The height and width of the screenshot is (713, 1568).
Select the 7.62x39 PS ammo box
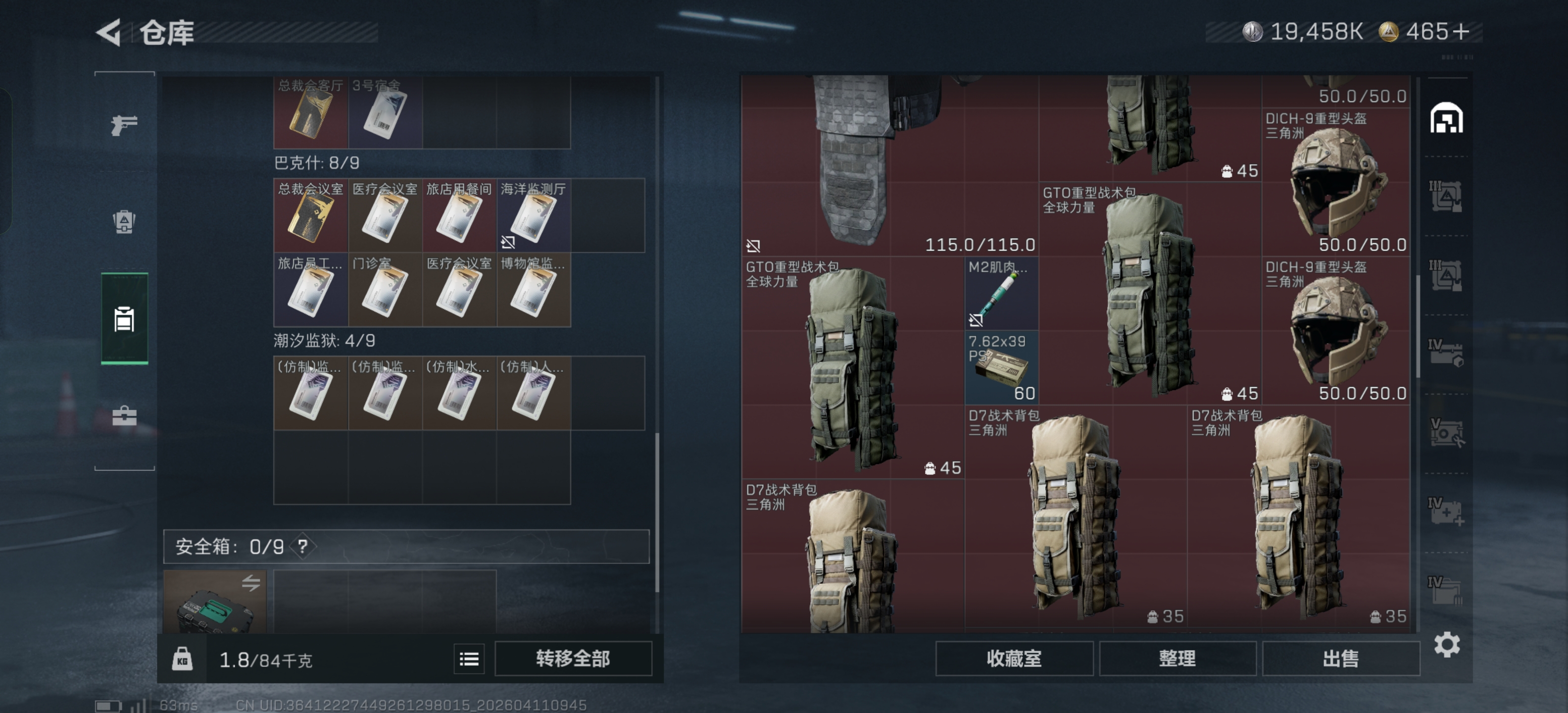click(1002, 367)
